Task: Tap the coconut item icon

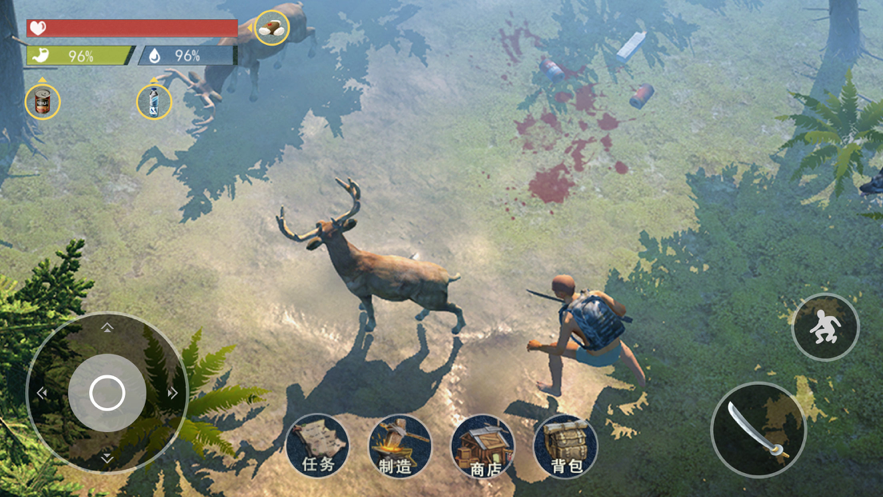Action: [x=271, y=28]
